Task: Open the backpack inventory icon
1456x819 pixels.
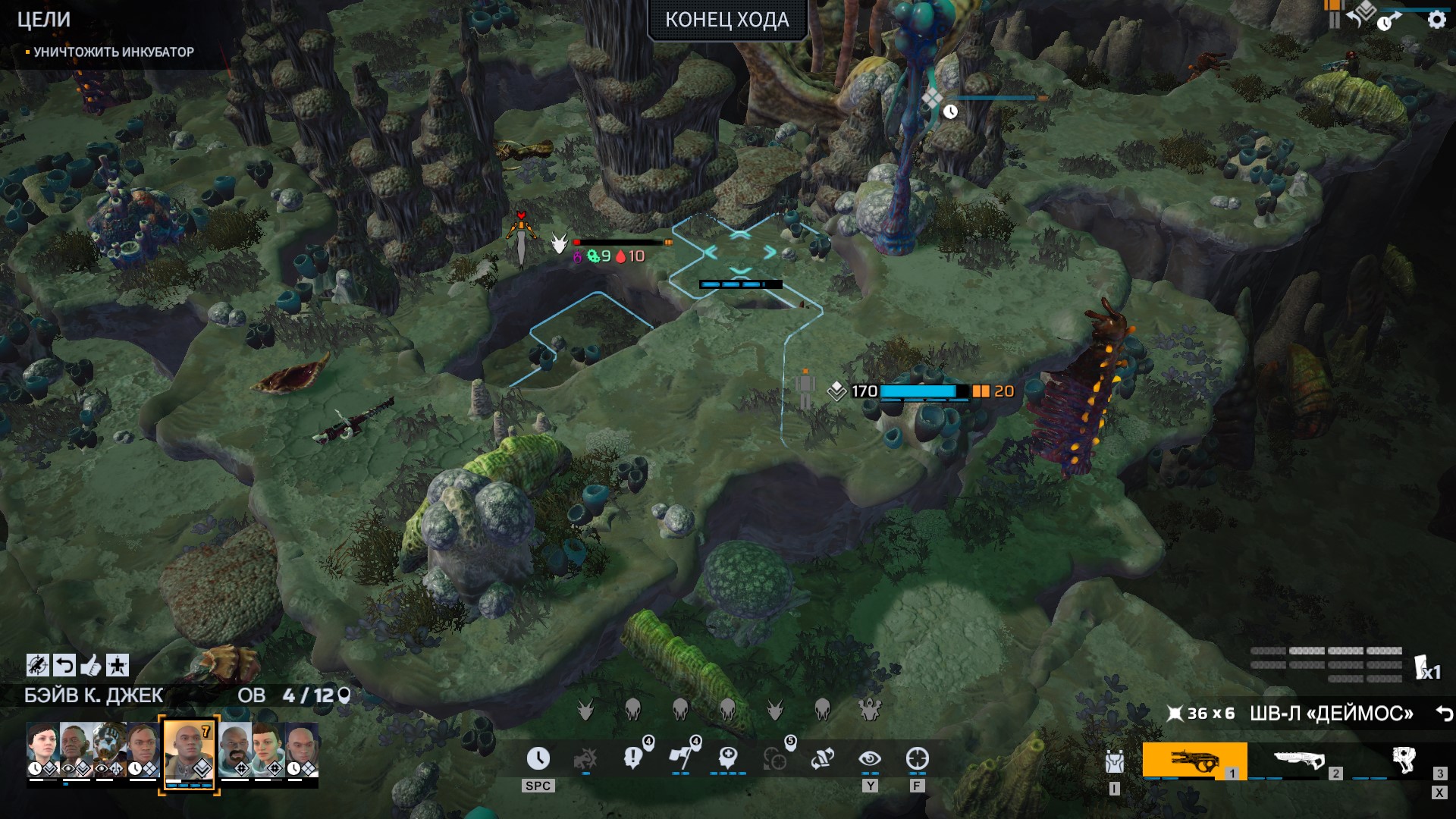Action: (x=1114, y=761)
